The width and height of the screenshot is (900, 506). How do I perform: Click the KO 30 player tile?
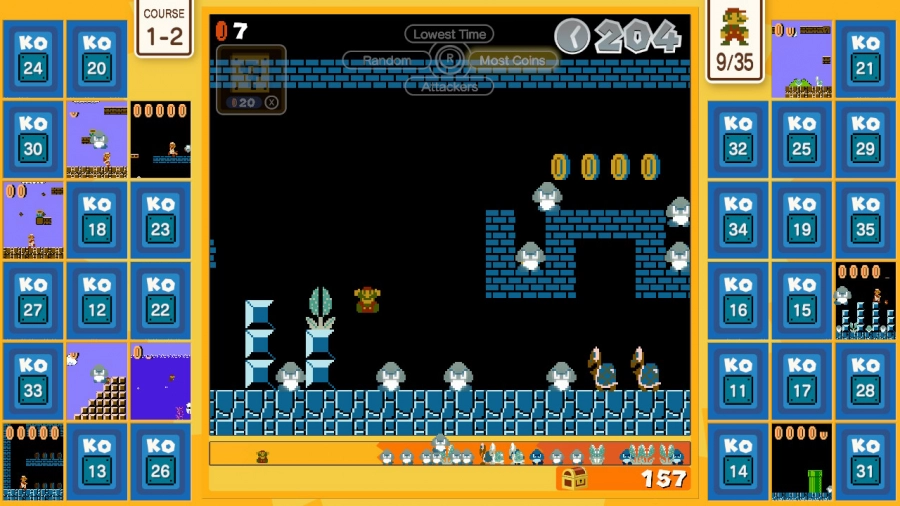[x=33, y=139]
